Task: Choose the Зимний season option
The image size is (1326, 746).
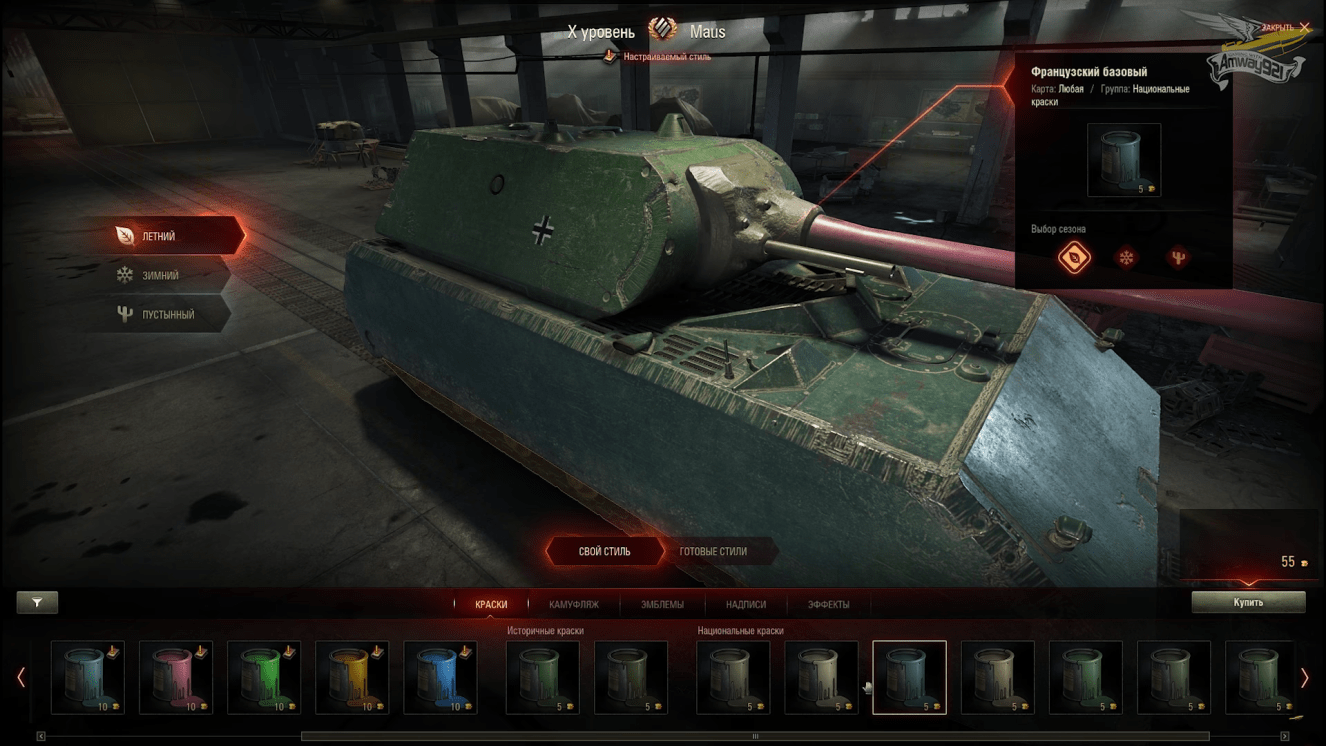Action: click(x=160, y=275)
